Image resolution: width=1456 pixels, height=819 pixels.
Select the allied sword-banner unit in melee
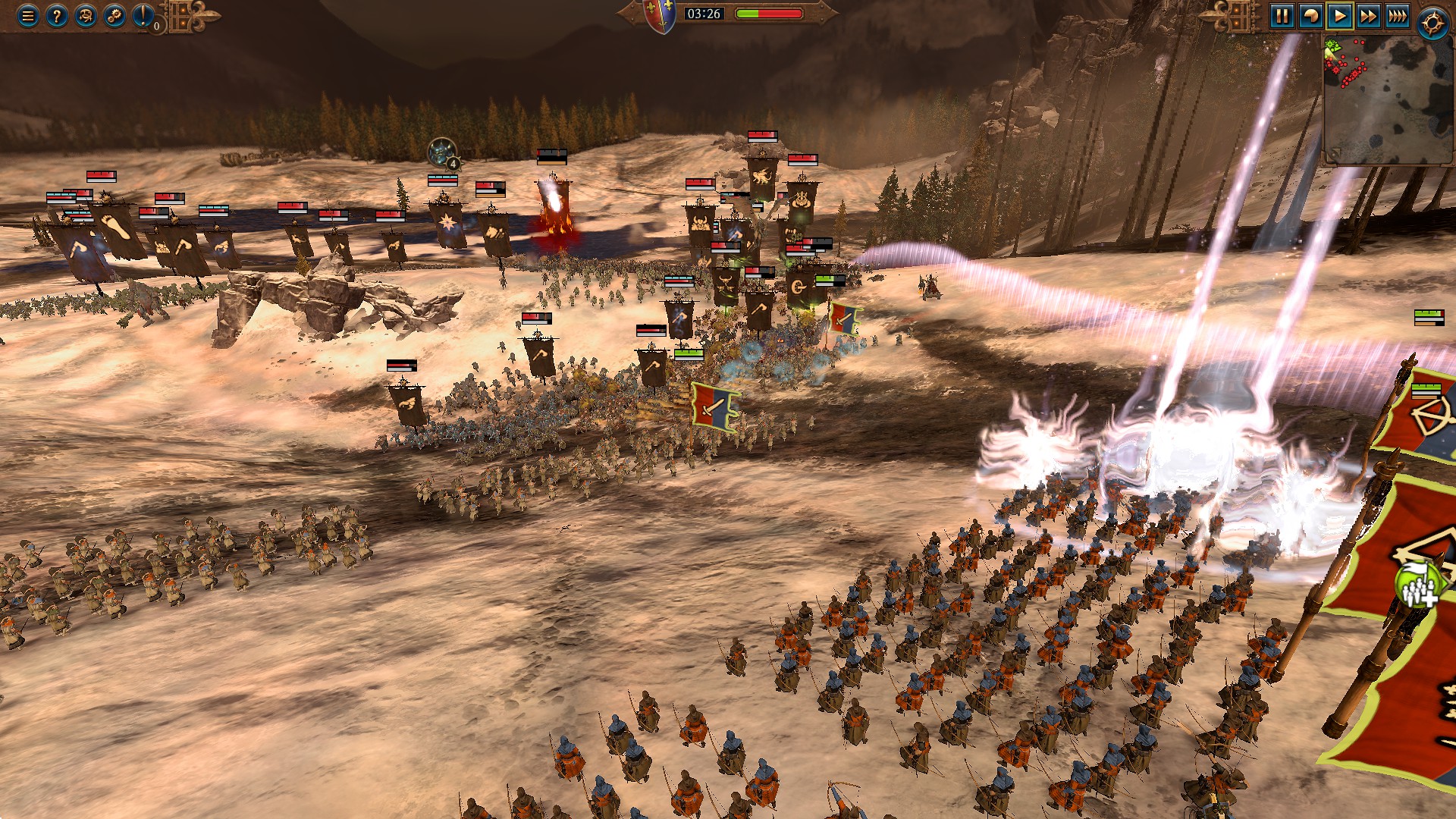point(714,406)
